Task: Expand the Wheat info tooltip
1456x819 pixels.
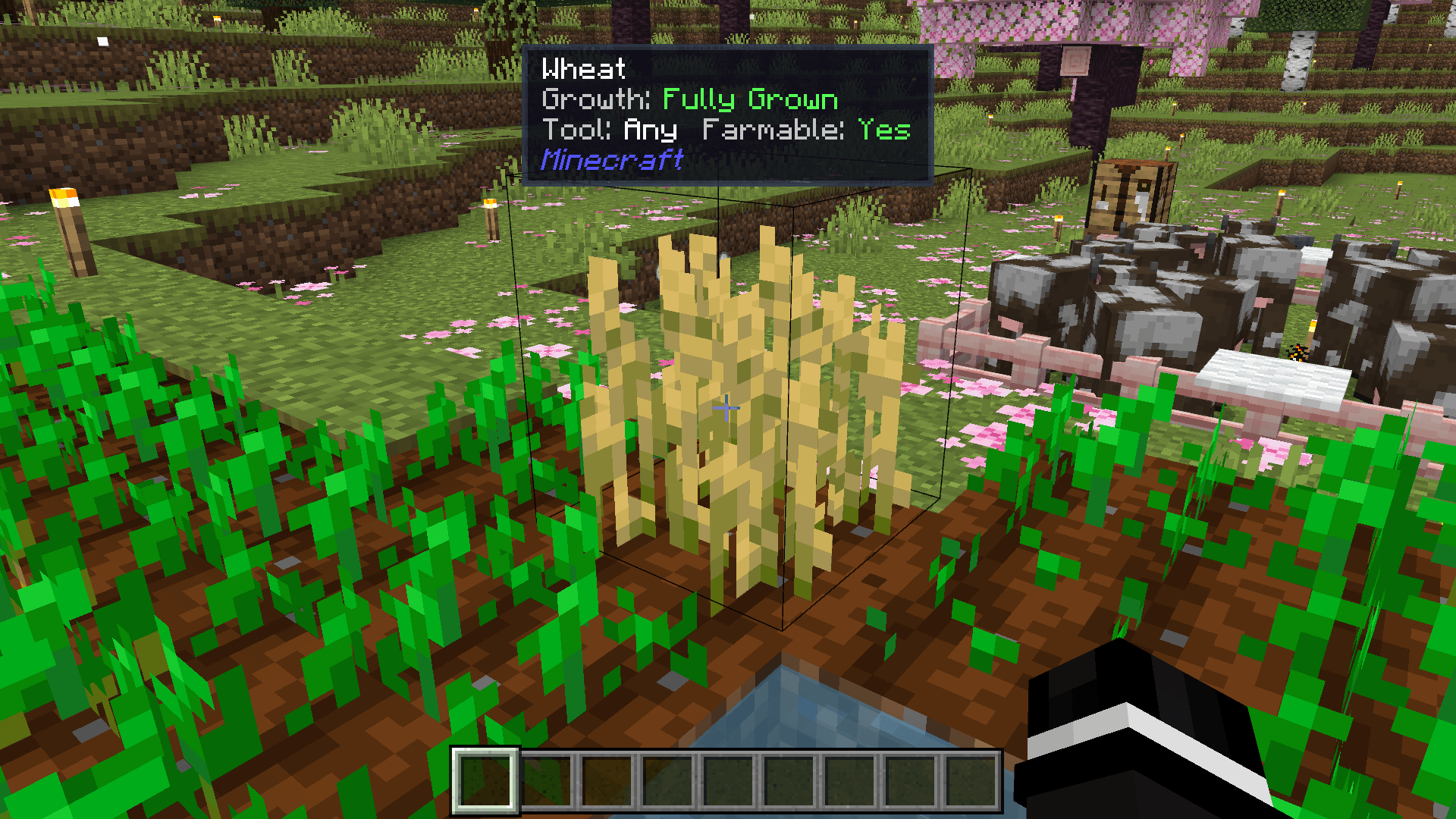Action: click(728, 114)
